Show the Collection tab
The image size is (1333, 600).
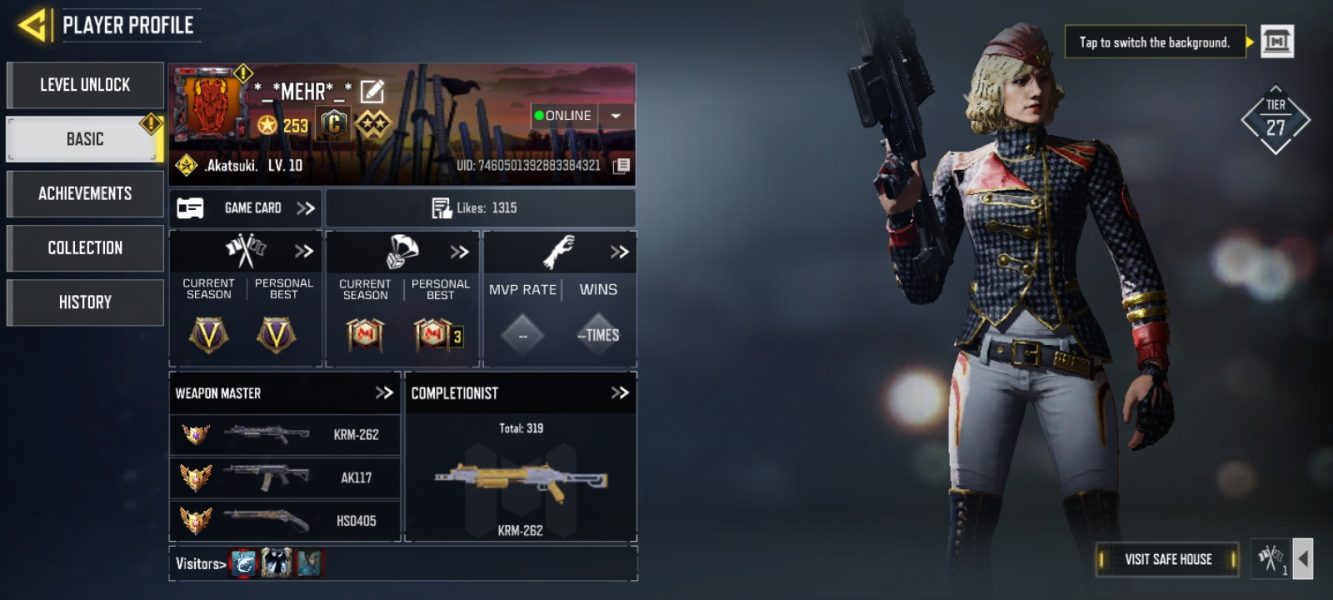[85, 247]
